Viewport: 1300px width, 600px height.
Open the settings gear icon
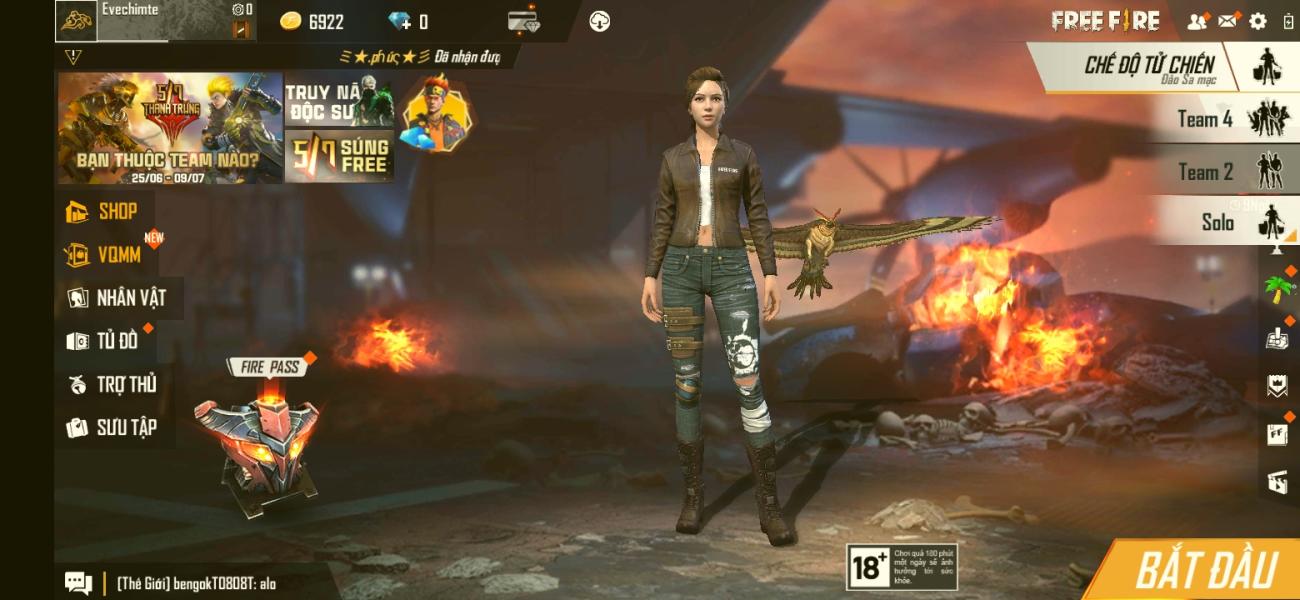[1258, 21]
